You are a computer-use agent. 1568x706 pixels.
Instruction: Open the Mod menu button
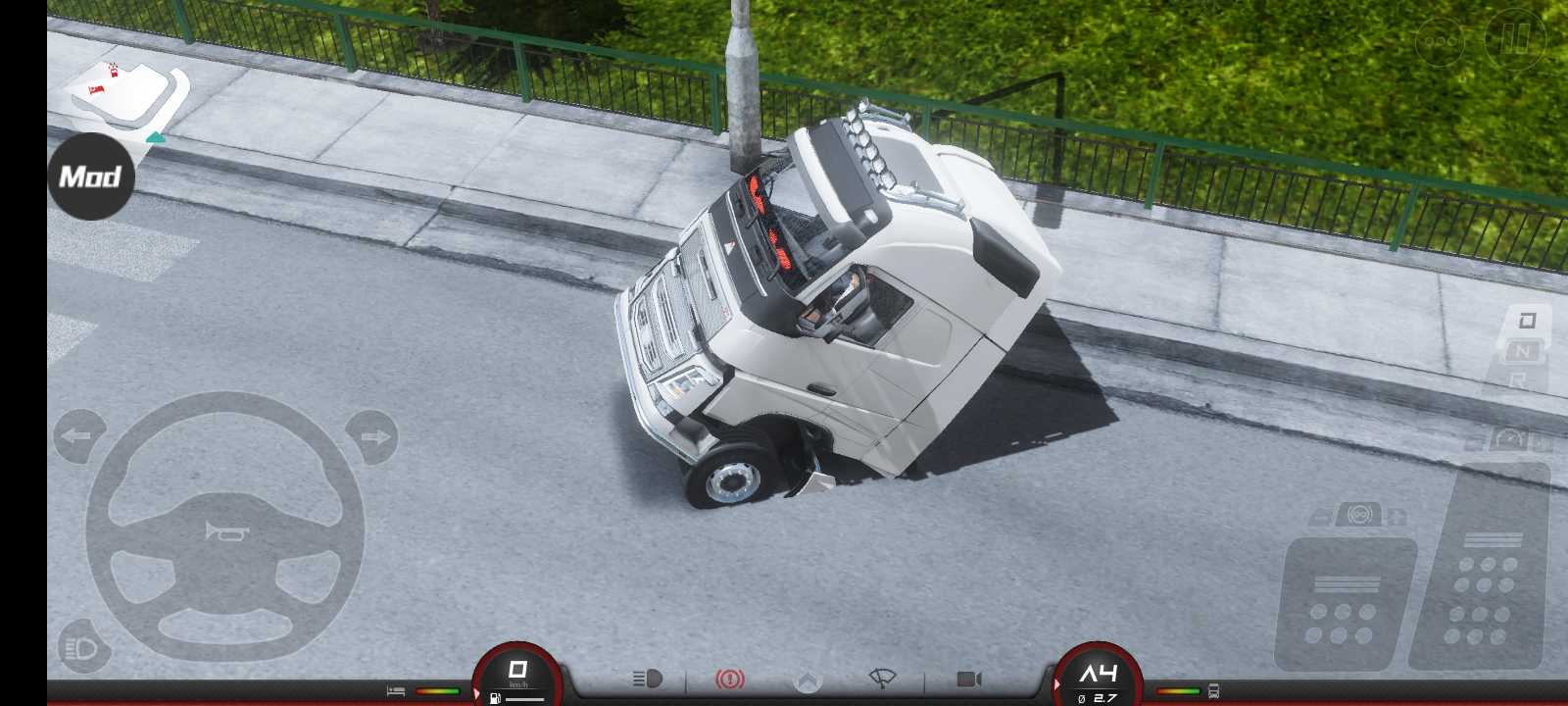[90, 176]
